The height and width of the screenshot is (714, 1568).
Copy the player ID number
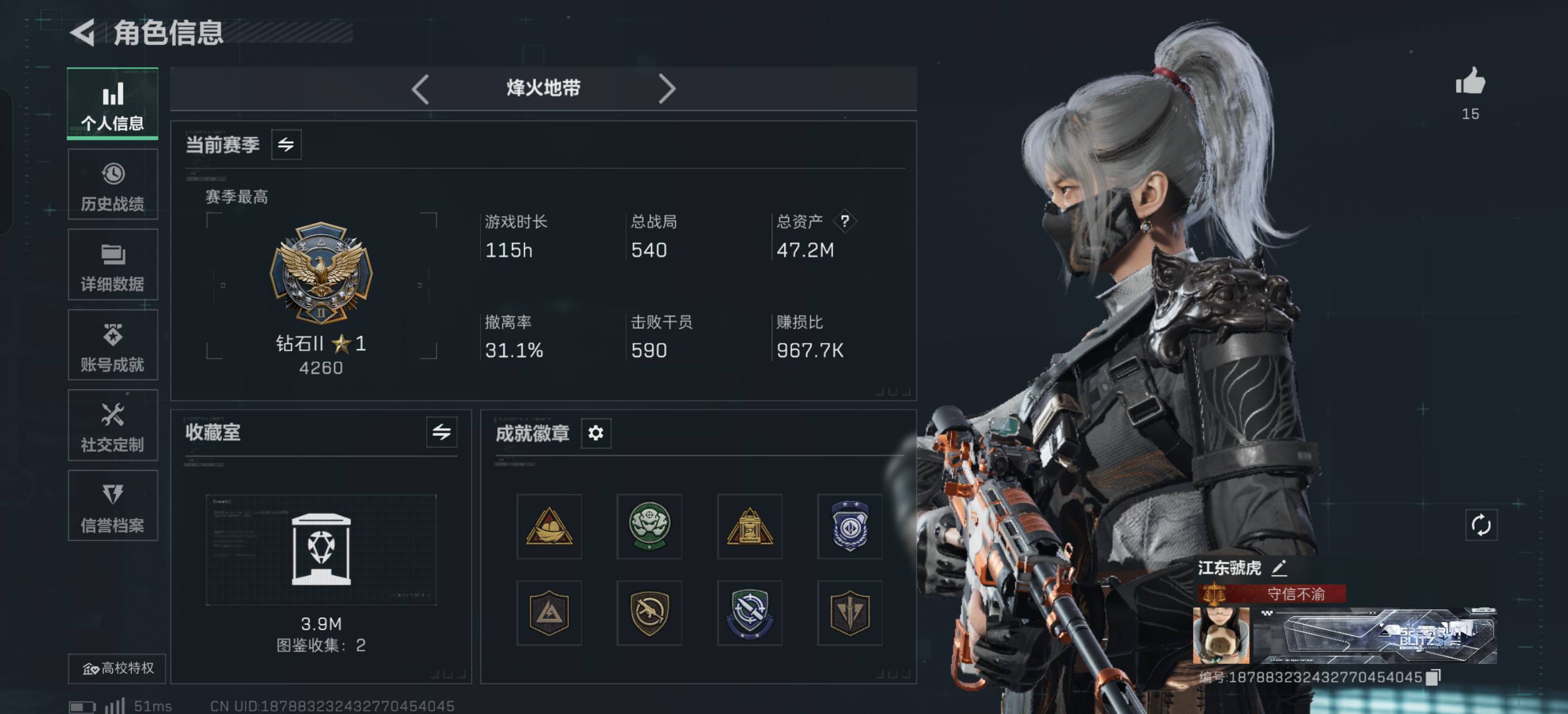tap(1433, 678)
